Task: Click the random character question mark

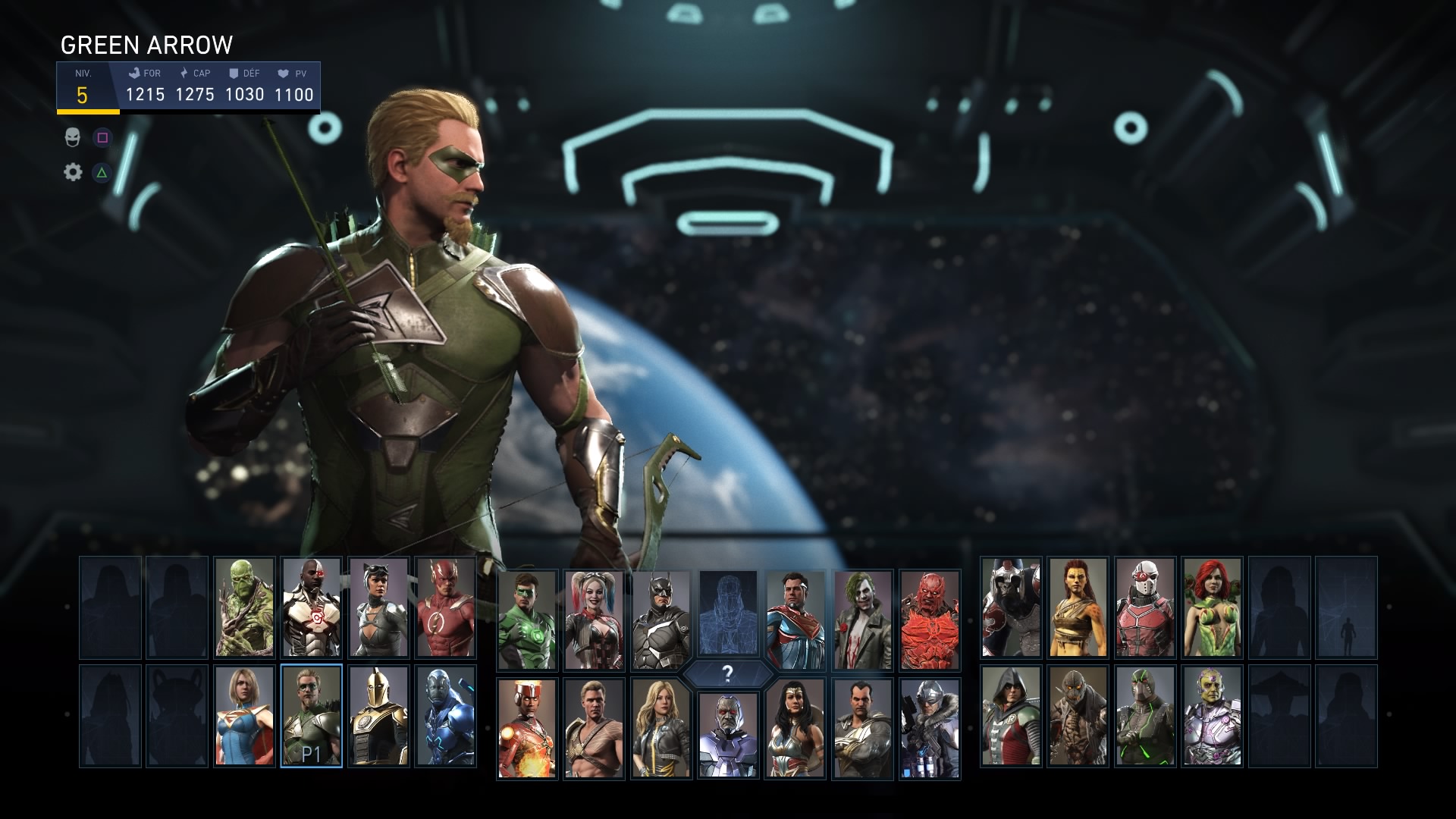Action: point(727,673)
